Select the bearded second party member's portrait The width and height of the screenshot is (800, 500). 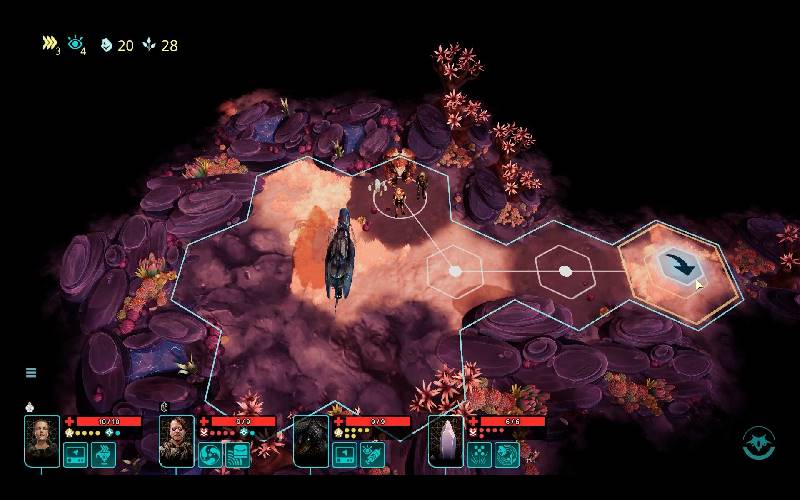pyautogui.click(x=177, y=441)
